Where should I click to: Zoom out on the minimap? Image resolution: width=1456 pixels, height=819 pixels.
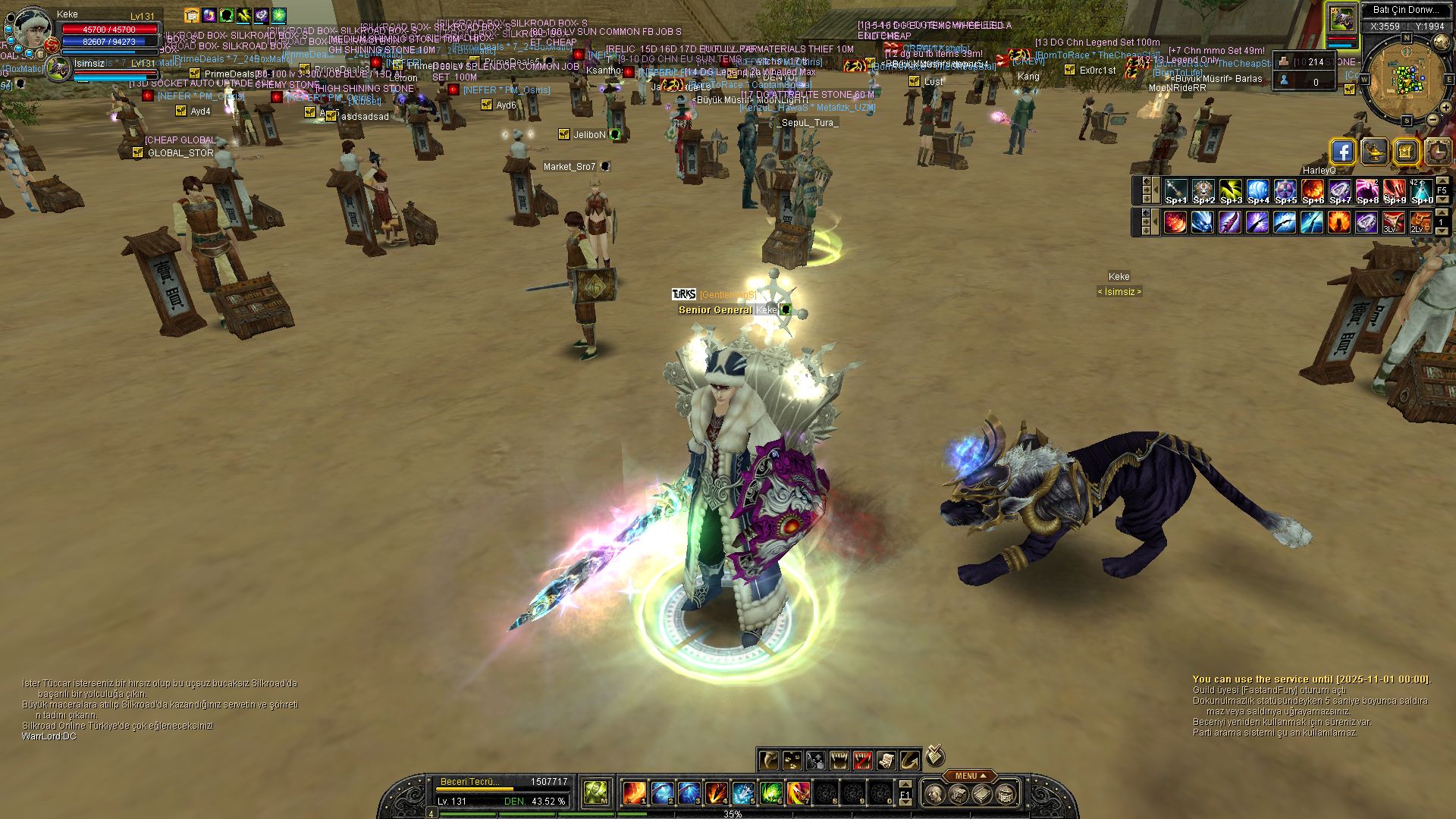pos(1432,120)
